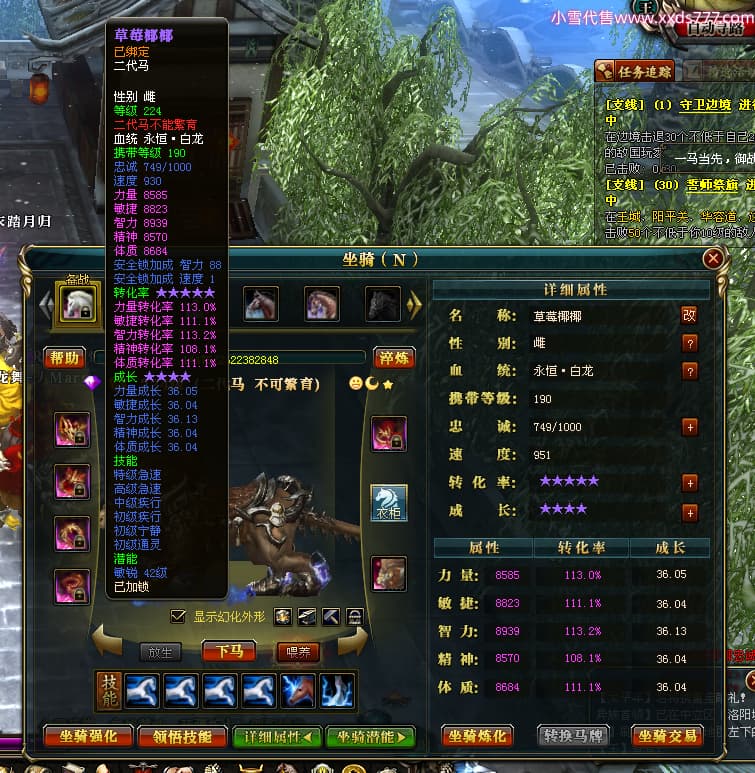755x773 pixels.
Task: Select the black horse mount portrait
Action: click(382, 304)
